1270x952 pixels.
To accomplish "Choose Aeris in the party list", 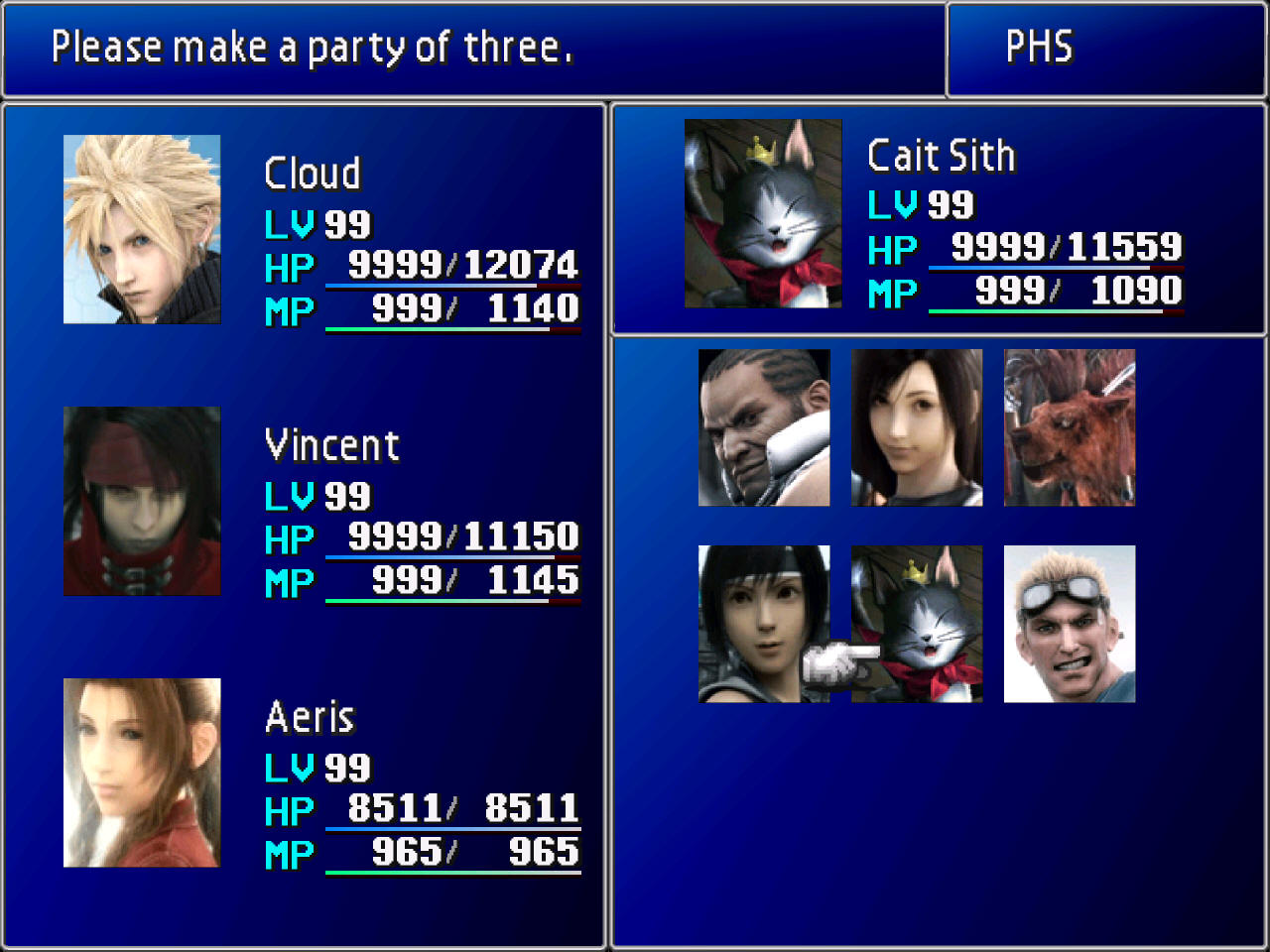I will [x=142, y=773].
